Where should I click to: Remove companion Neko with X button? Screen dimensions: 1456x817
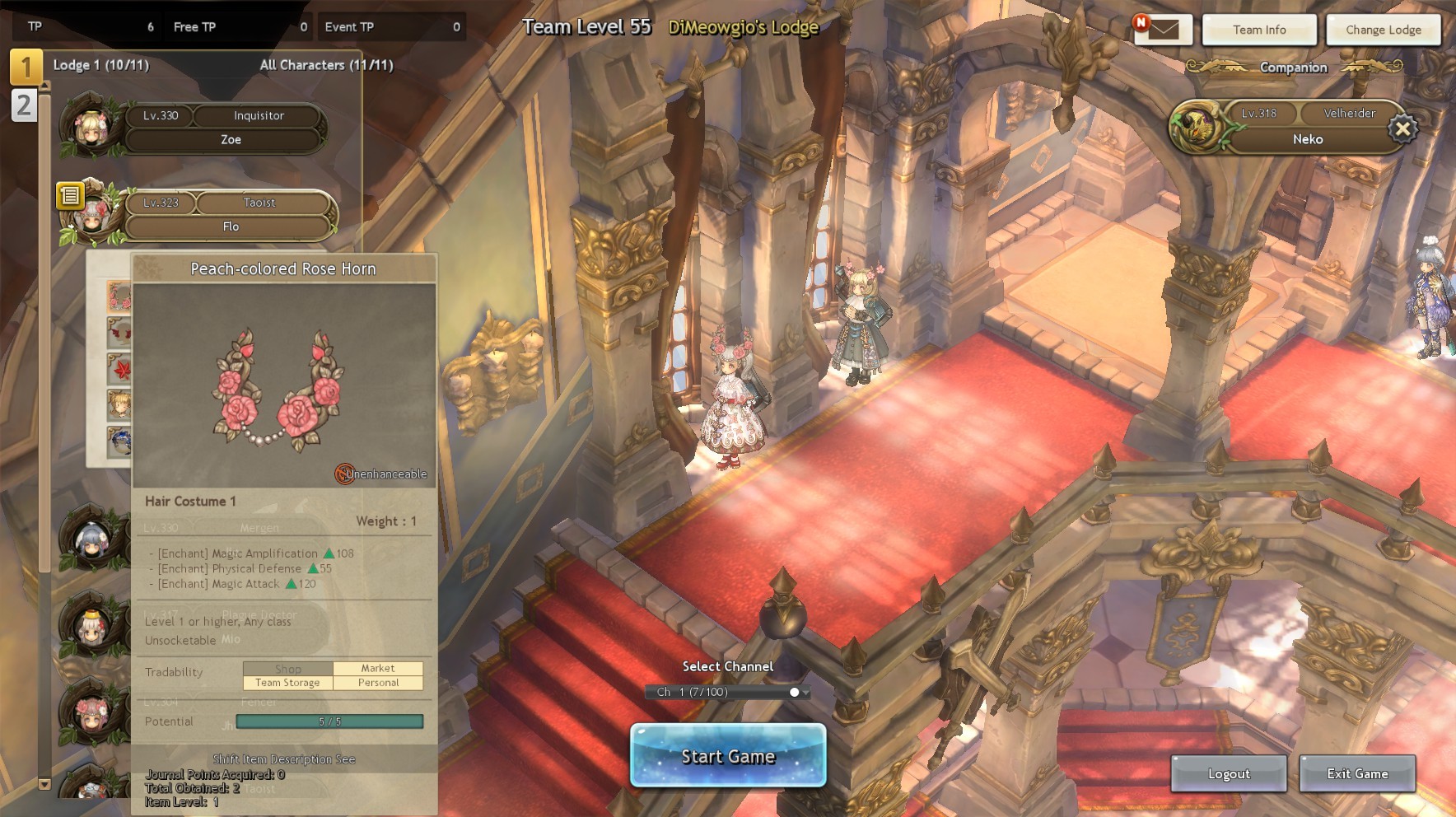pos(1402,128)
